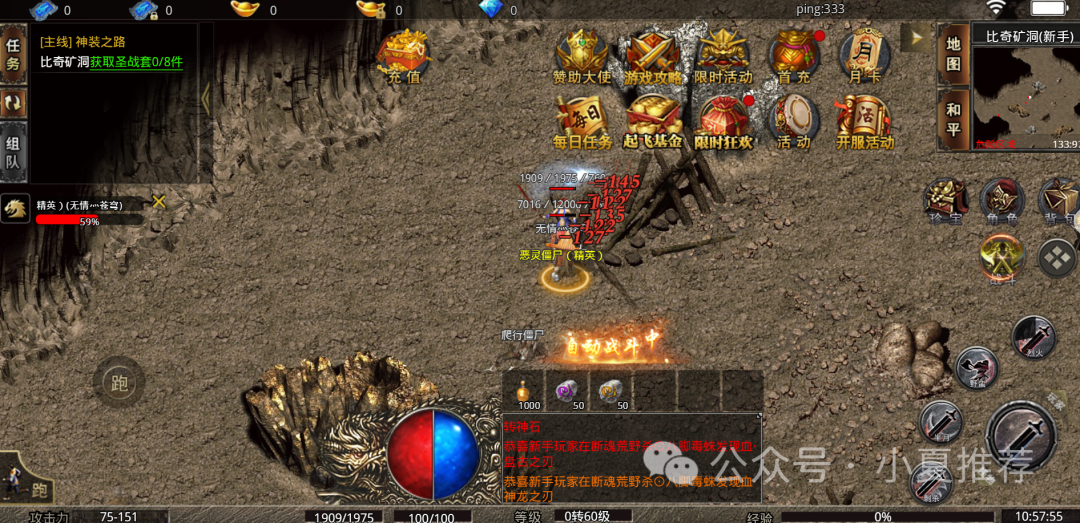Image resolution: width=1080 pixels, height=523 pixels.
Task: Toggle the 和平 peace attack mode
Action: pos(953,119)
